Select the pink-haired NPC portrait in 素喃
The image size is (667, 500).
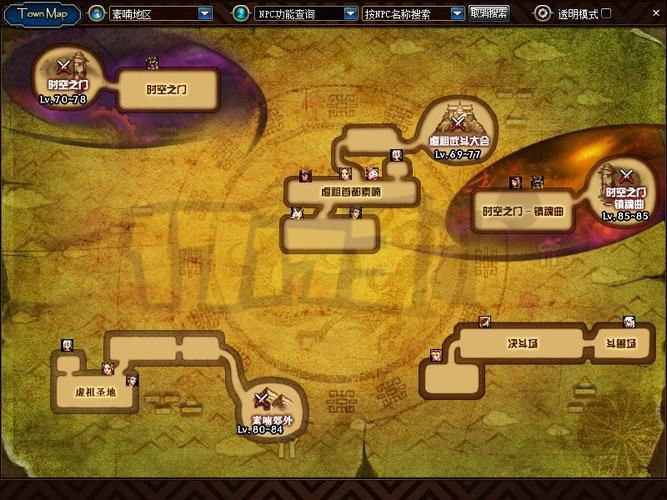click(372, 173)
